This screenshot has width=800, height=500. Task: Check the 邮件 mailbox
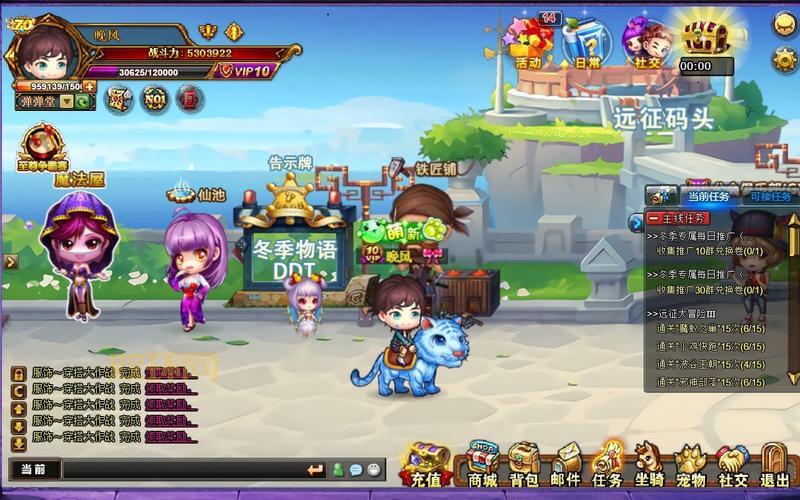click(565, 463)
